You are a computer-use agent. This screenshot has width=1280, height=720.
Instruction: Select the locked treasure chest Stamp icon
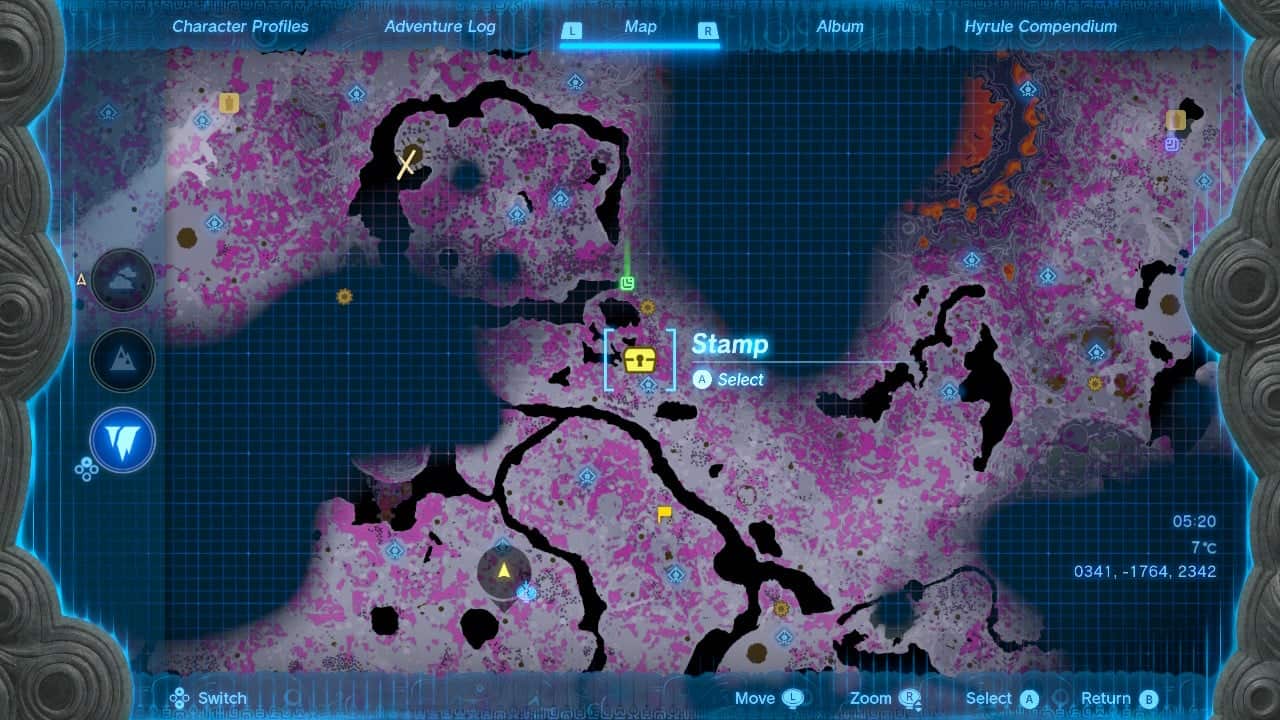(x=640, y=360)
